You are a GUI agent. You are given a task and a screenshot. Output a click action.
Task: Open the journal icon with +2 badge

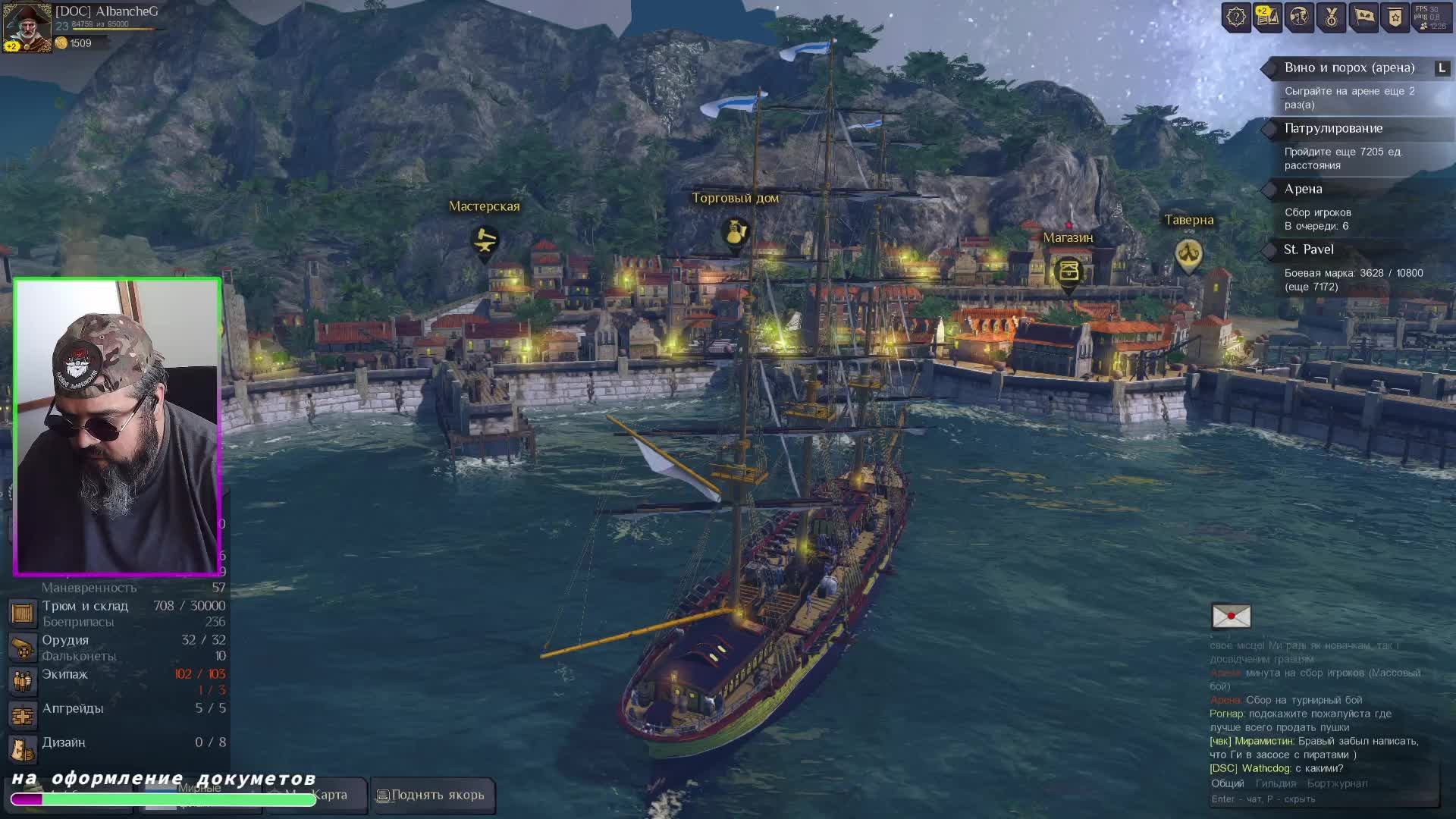(x=1267, y=17)
